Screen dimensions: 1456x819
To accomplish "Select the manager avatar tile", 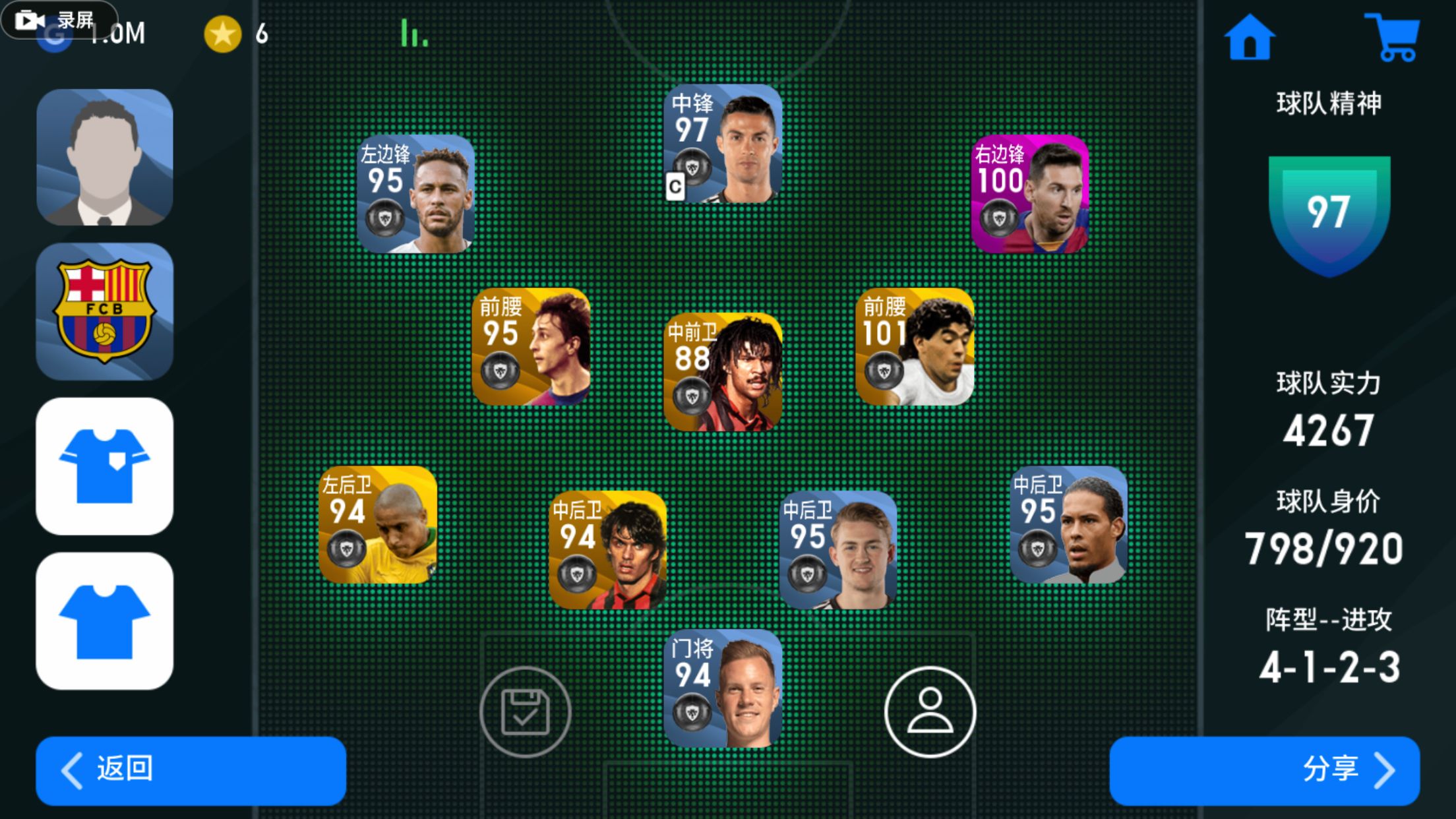I will tap(105, 158).
